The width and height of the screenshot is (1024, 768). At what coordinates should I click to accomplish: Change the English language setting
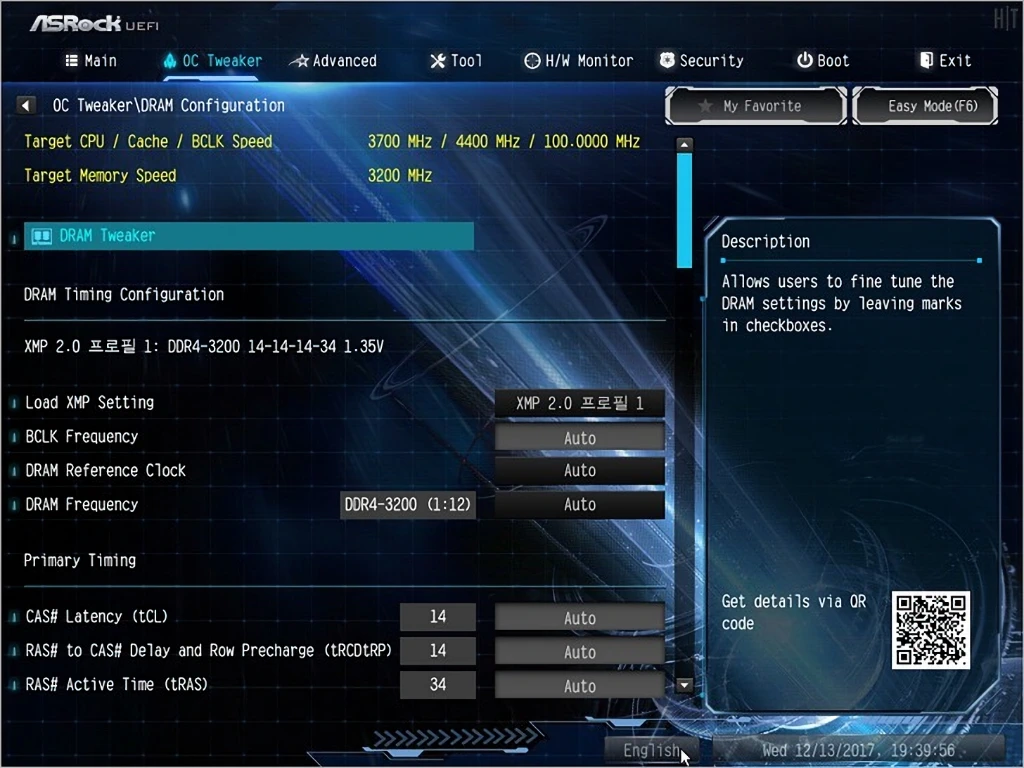pos(652,750)
